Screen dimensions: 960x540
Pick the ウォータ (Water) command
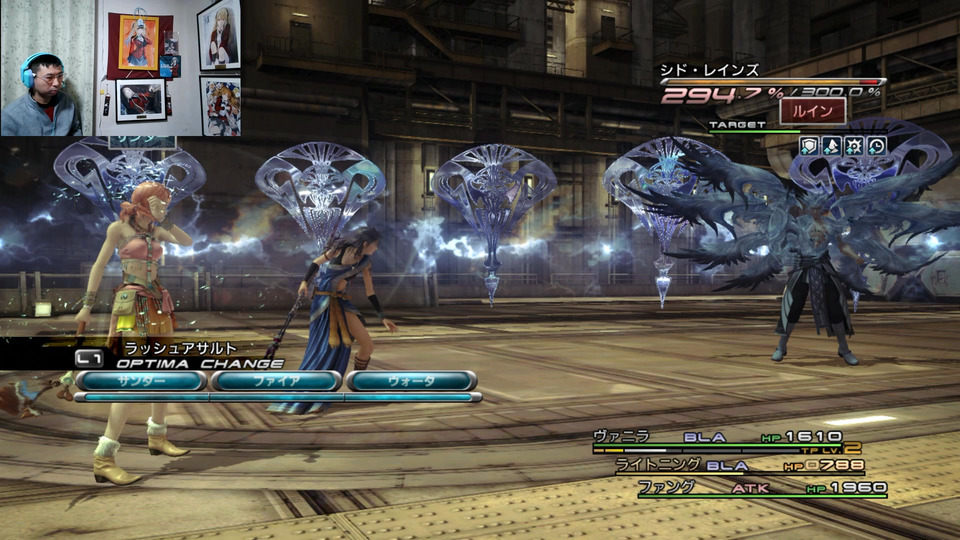pyautogui.click(x=411, y=381)
